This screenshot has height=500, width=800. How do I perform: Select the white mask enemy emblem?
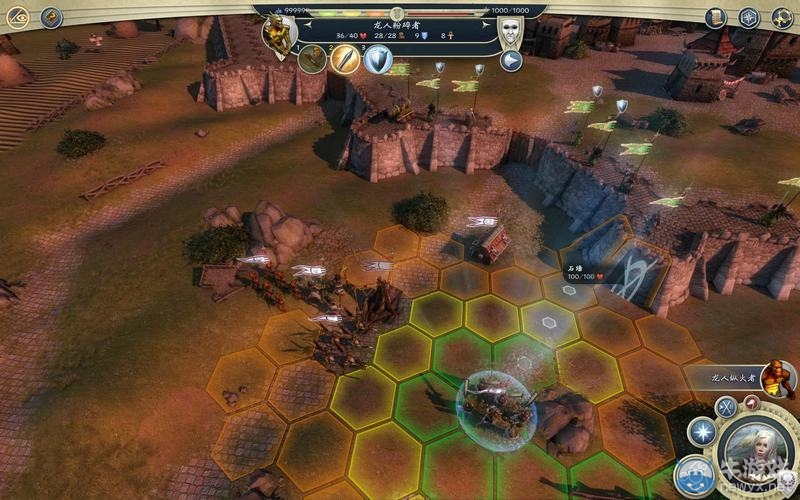click(511, 29)
